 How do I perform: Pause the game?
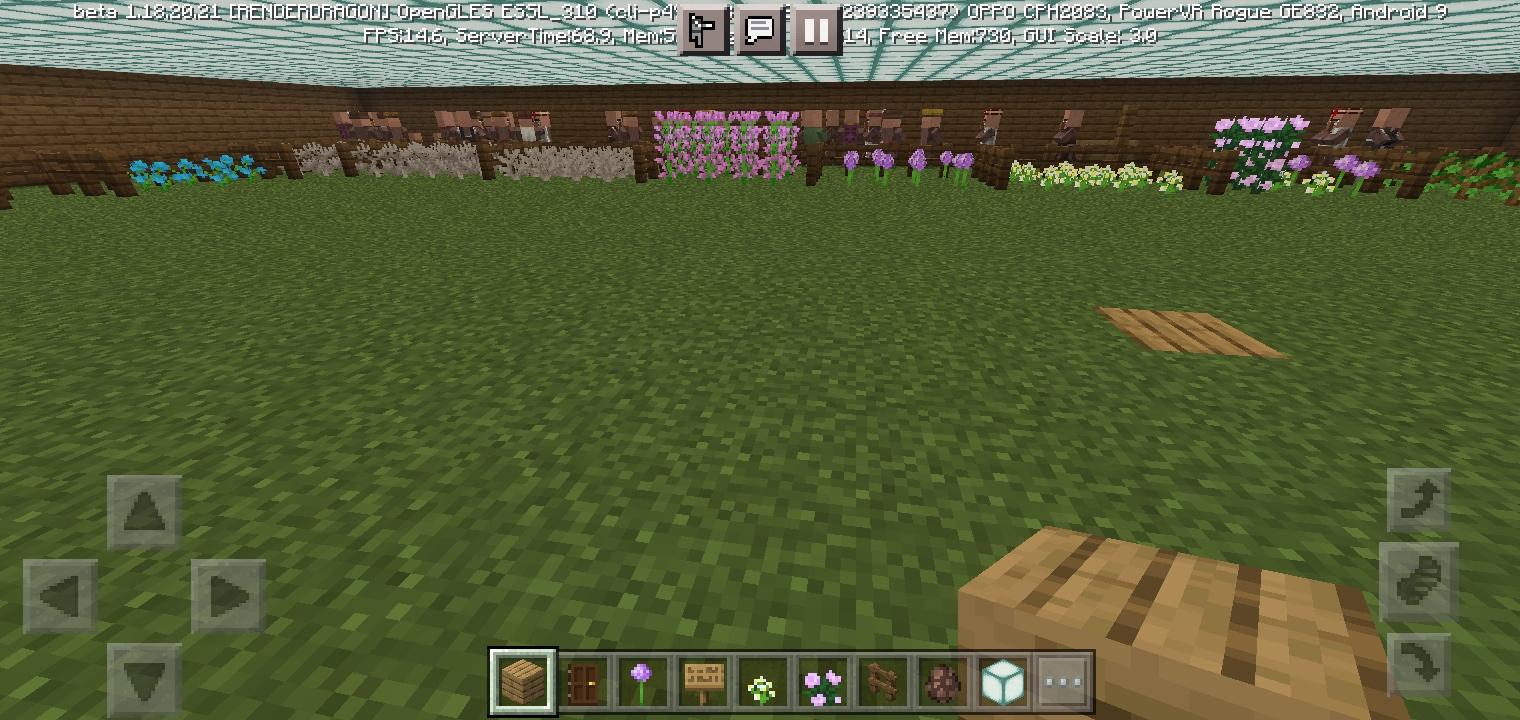pyautogui.click(x=816, y=31)
